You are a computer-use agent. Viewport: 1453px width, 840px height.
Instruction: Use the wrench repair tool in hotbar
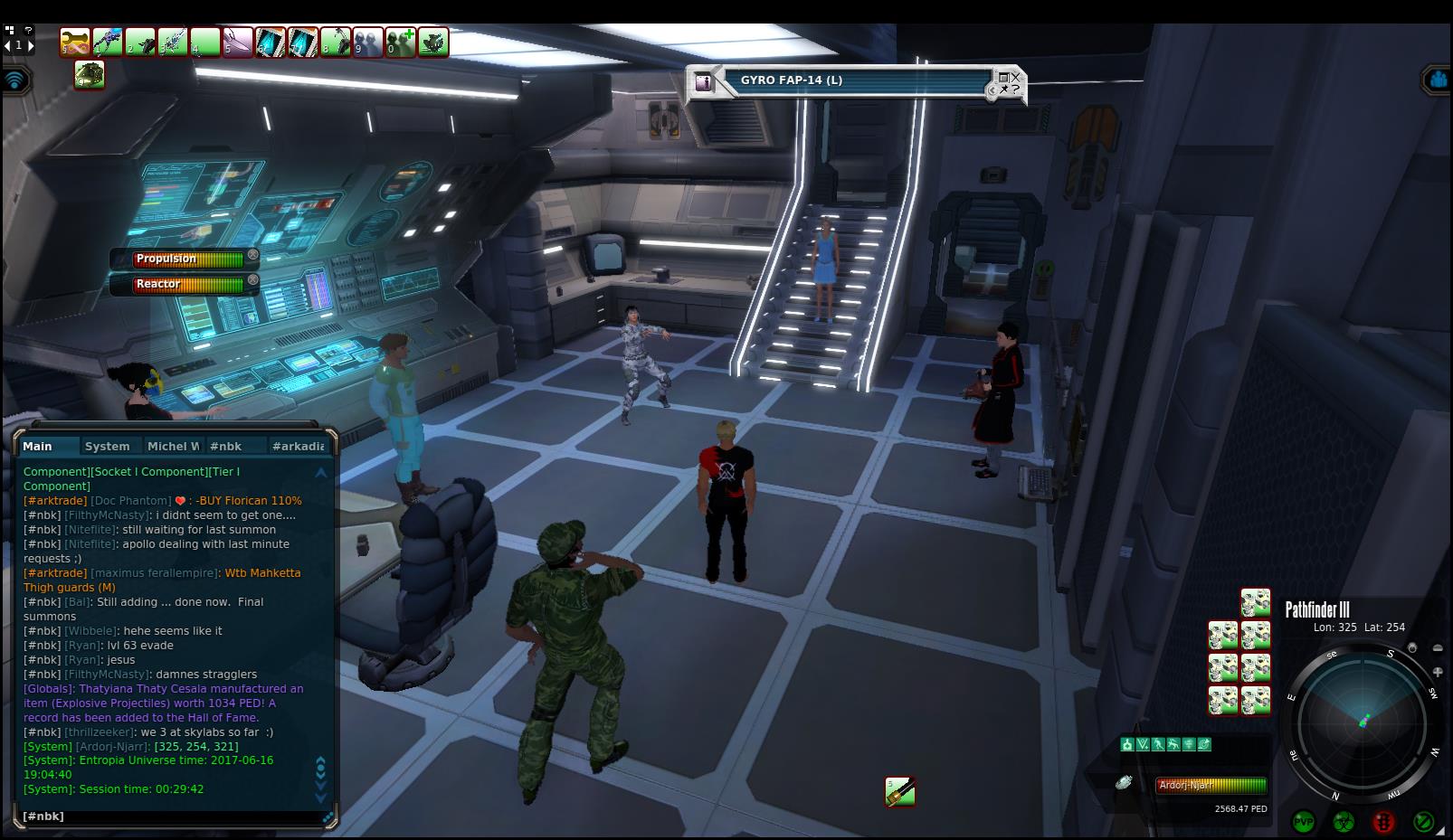(75, 42)
